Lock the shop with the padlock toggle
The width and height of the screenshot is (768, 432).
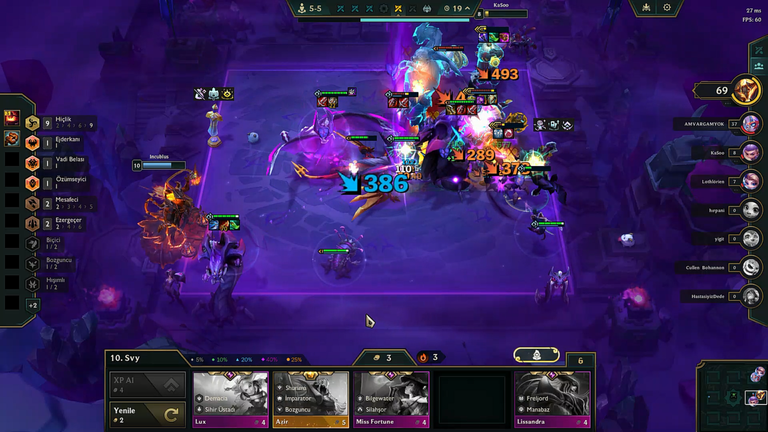[536, 355]
